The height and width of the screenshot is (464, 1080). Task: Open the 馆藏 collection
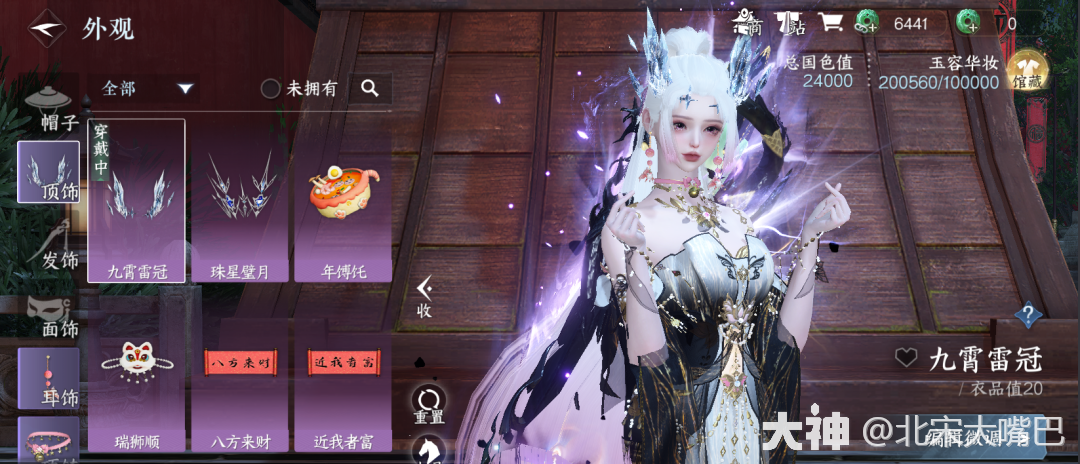1026,71
